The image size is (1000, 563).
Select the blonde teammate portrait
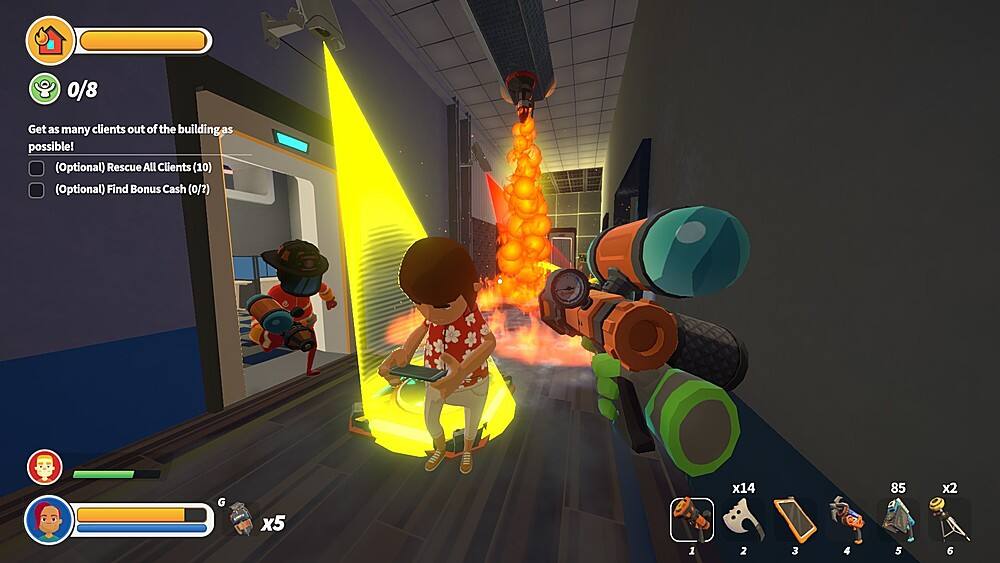pyautogui.click(x=45, y=467)
